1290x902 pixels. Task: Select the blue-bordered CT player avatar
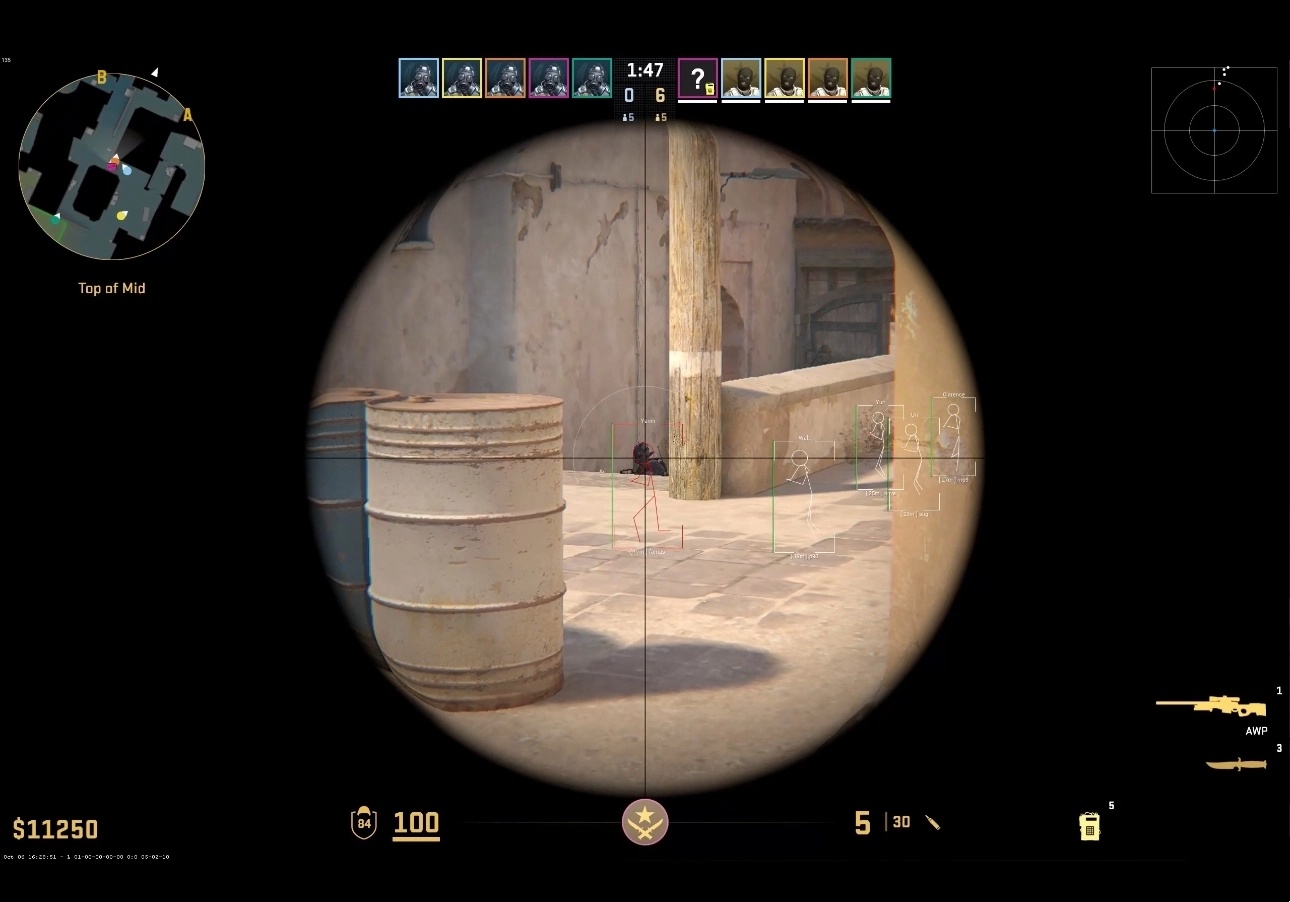417,80
